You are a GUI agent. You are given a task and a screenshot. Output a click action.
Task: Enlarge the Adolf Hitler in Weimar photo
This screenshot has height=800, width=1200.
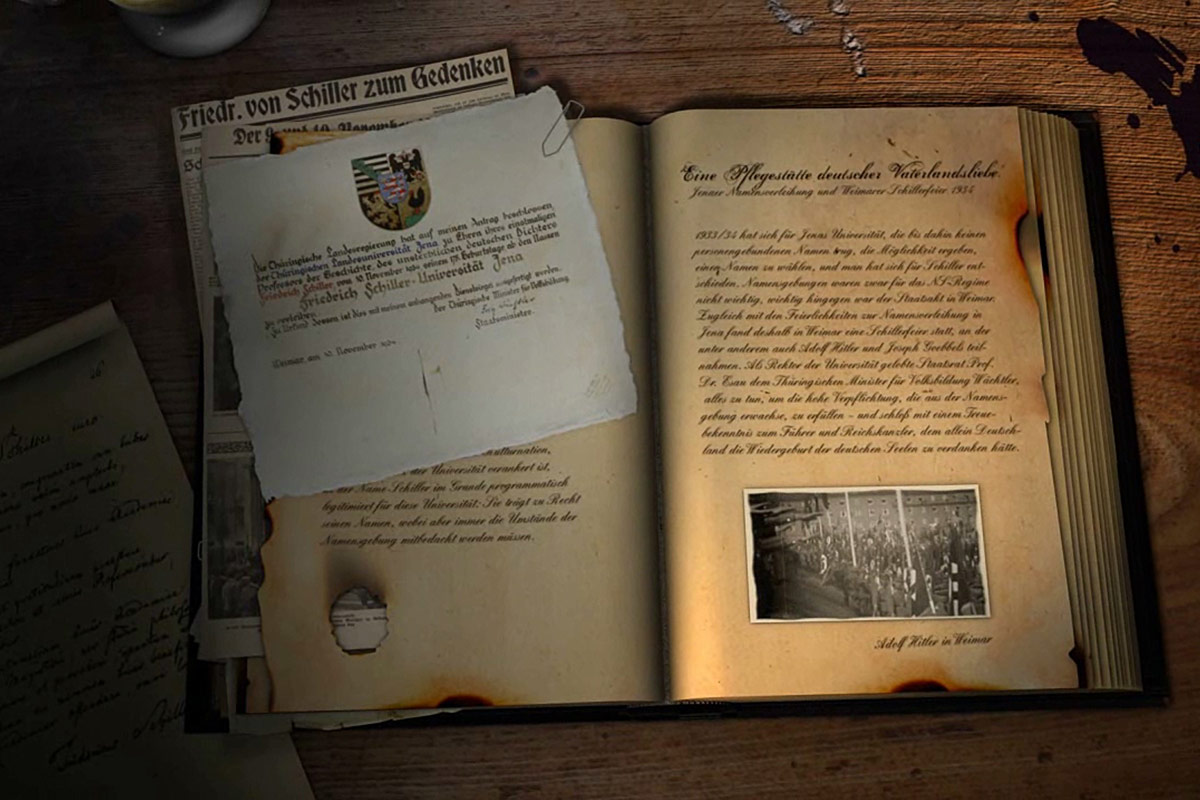tap(866, 553)
